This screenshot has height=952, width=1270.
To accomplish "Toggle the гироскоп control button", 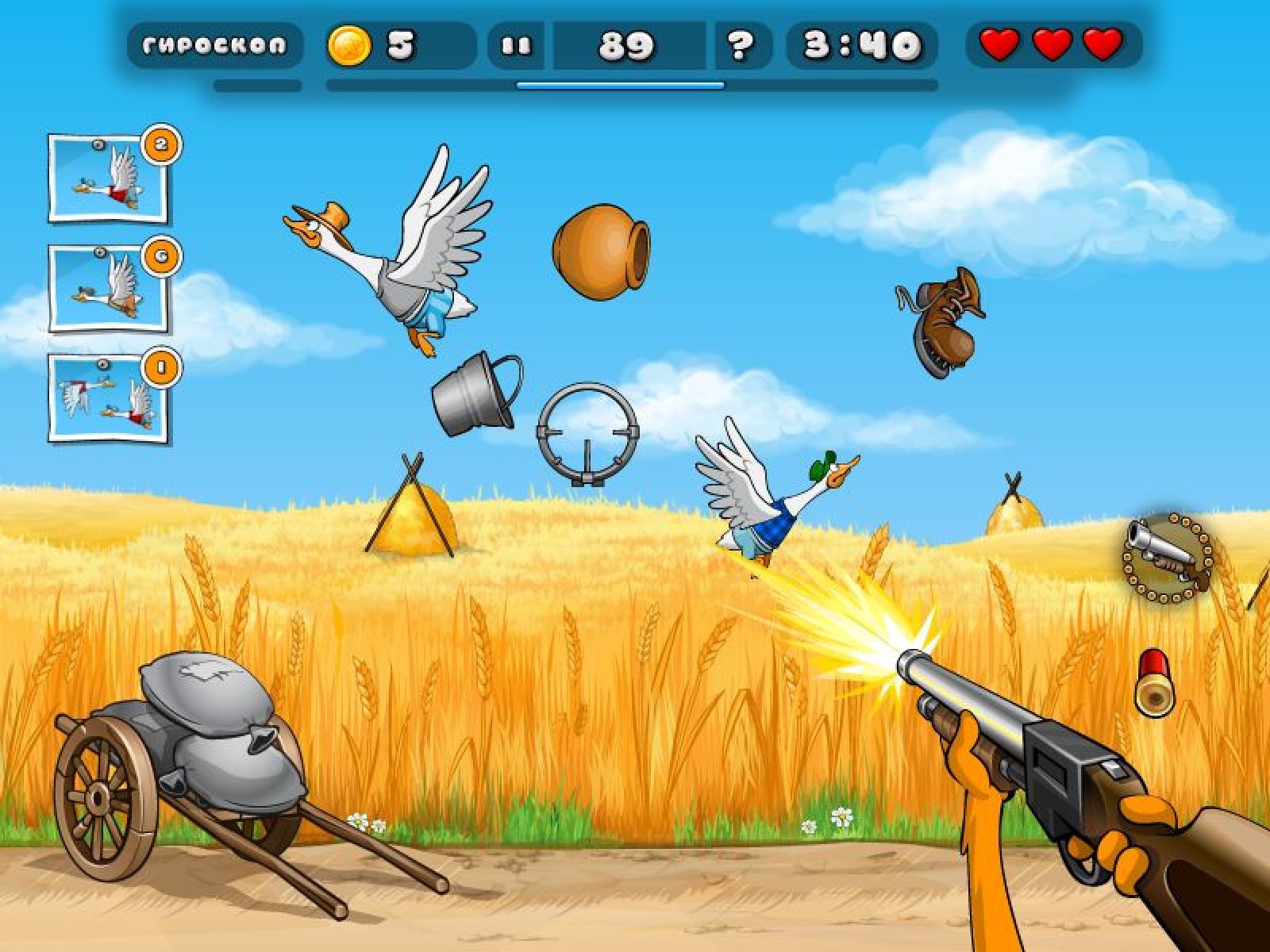I will tap(214, 45).
